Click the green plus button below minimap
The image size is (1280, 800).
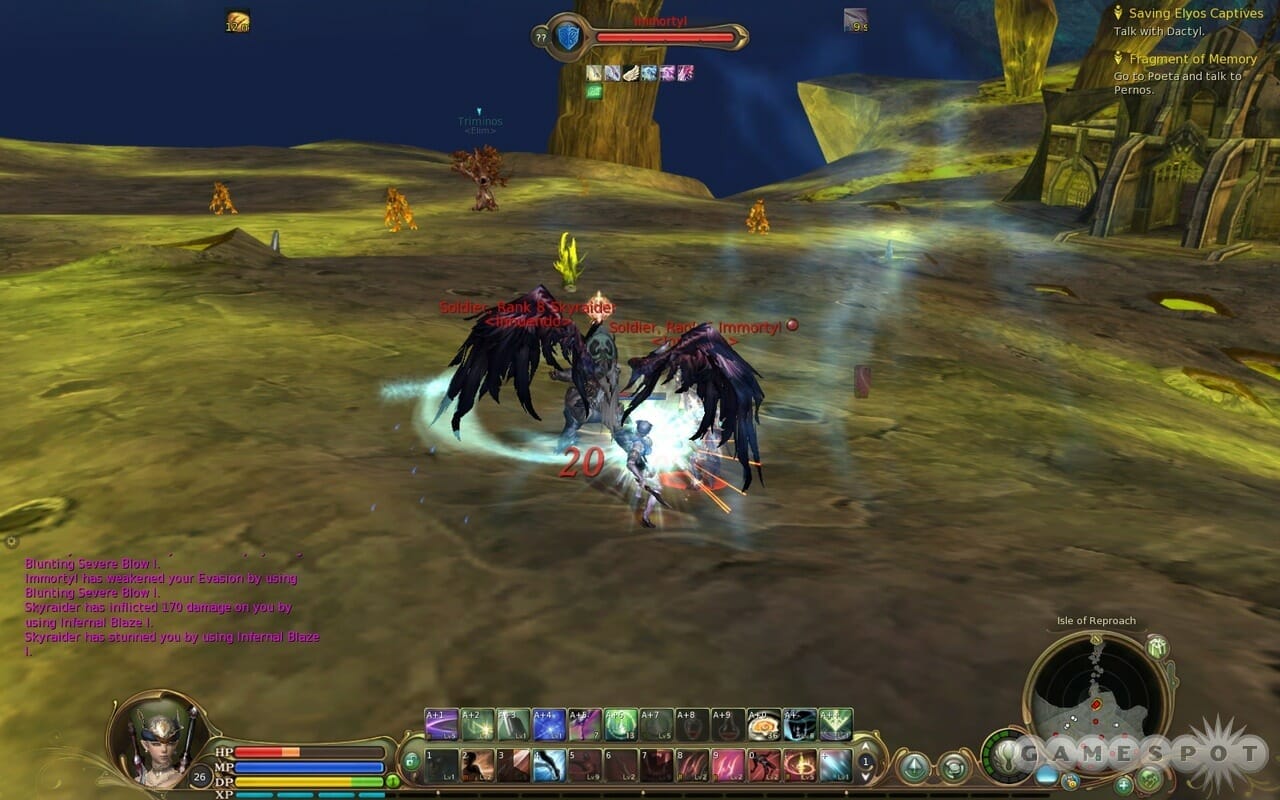click(1123, 785)
